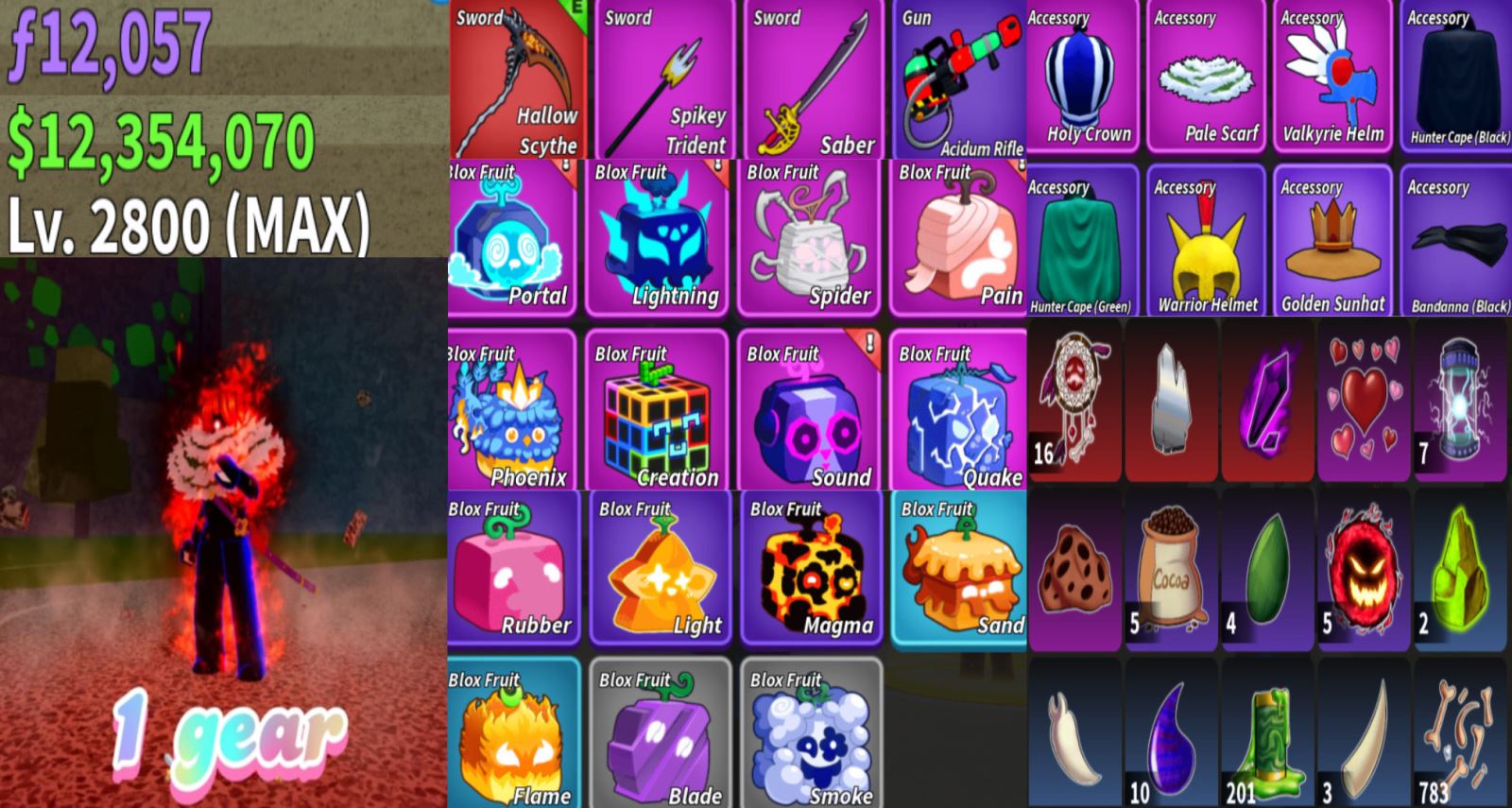Select the Cocoa sack material
Image resolution: width=1512 pixels, height=808 pixels.
click(x=1171, y=570)
